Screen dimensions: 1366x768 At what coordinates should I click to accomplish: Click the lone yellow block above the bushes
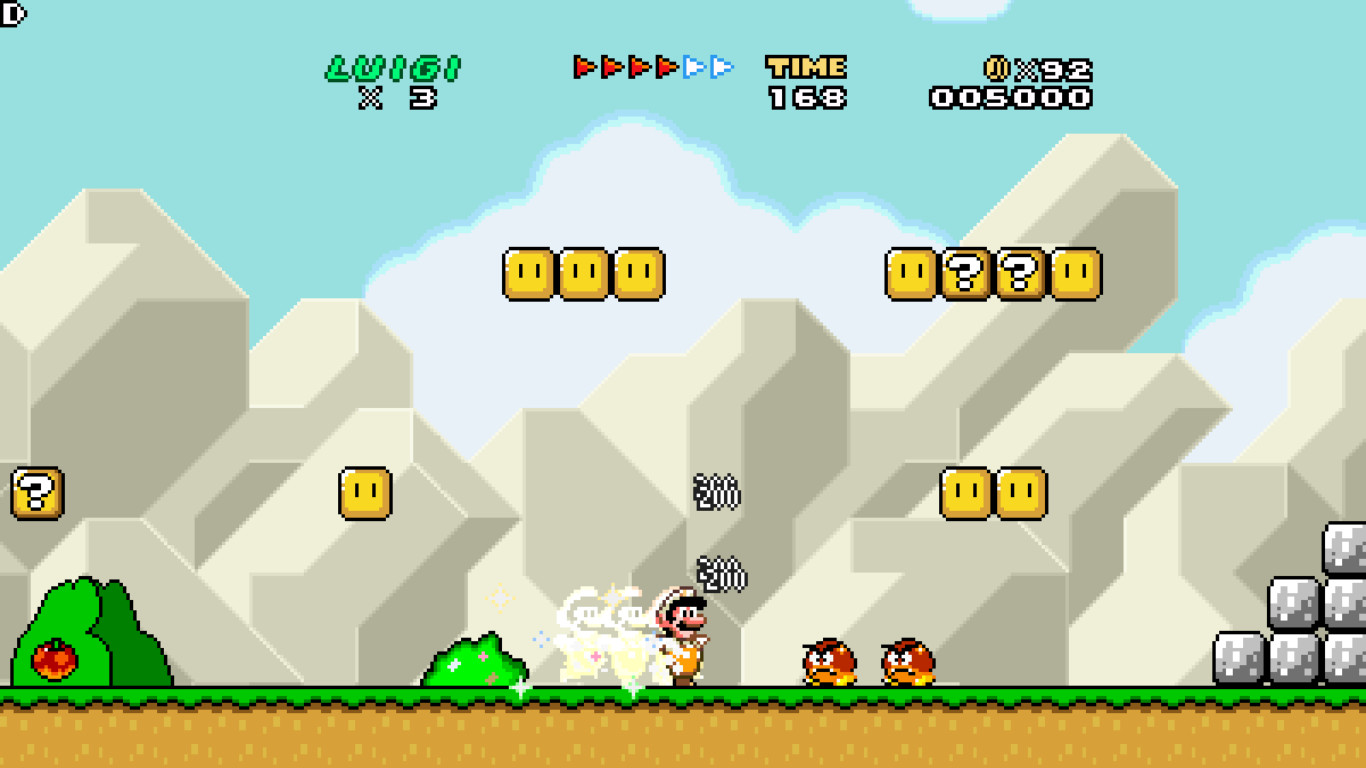(364, 493)
